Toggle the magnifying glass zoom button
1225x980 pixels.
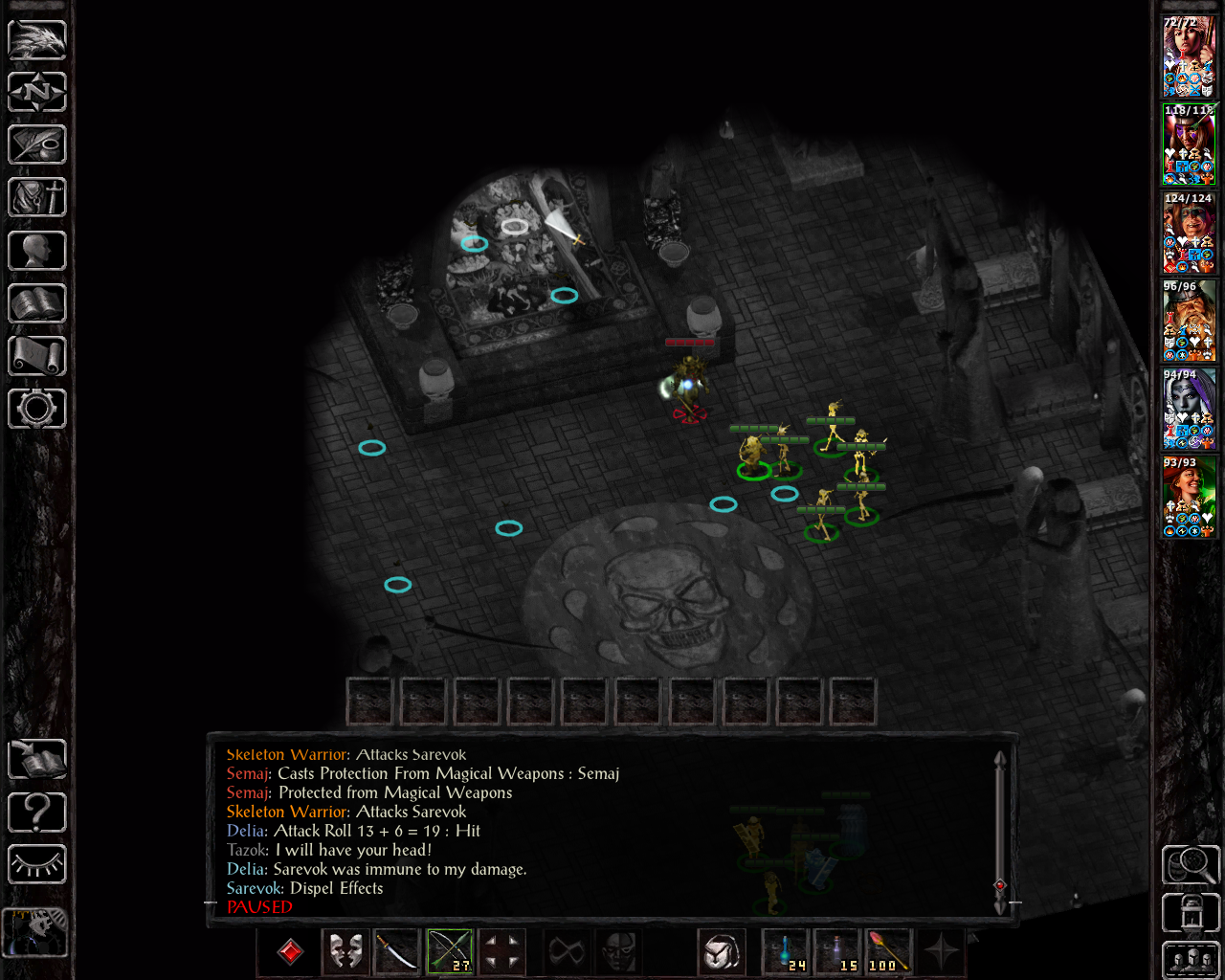coord(1189,865)
